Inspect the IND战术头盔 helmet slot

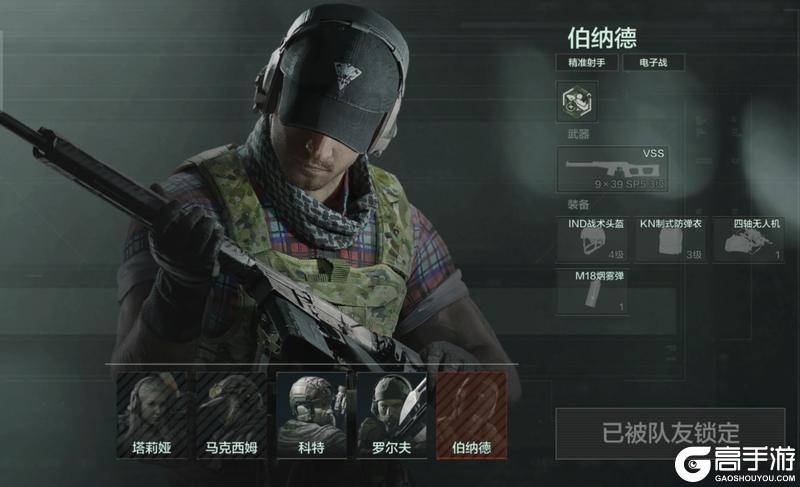[592, 240]
